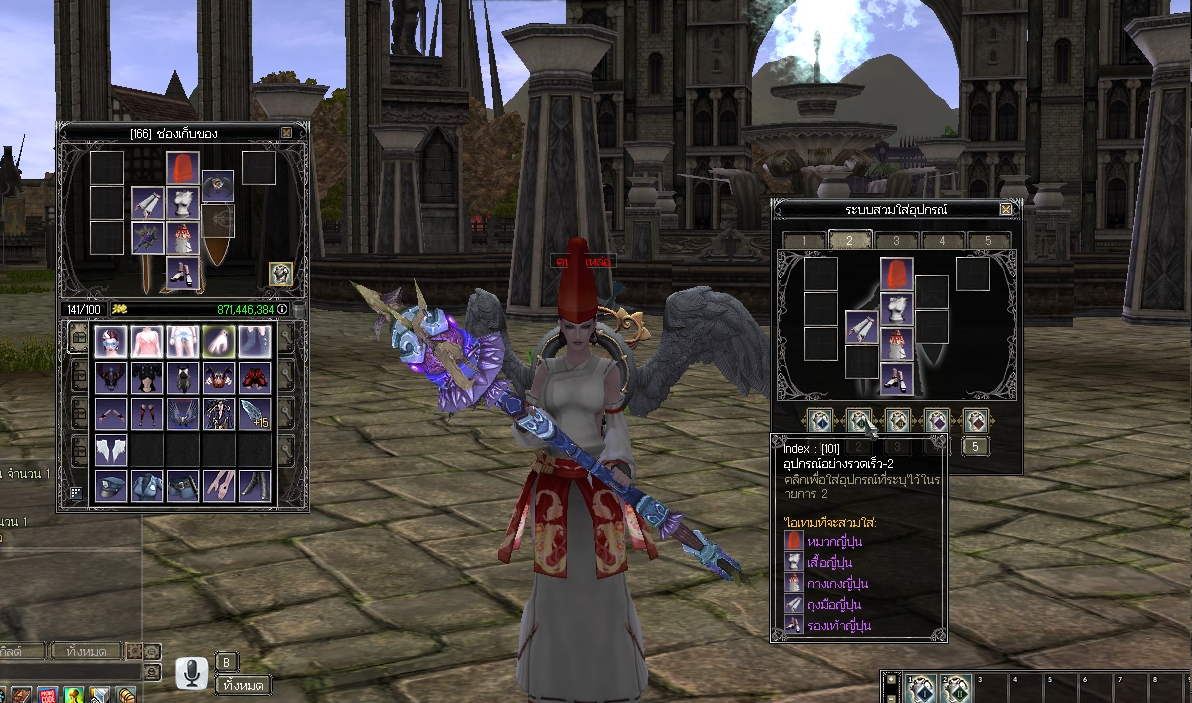The height and width of the screenshot is (703, 1192).
Task: Select the police cap inventory item
Action: click(110, 486)
